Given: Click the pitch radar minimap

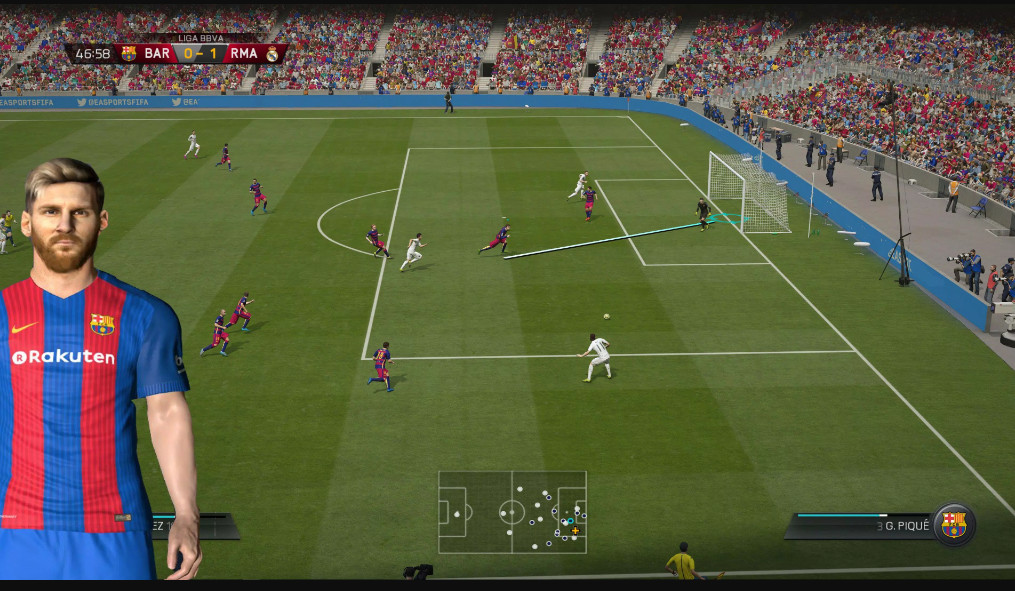Looking at the screenshot, I should (x=512, y=512).
